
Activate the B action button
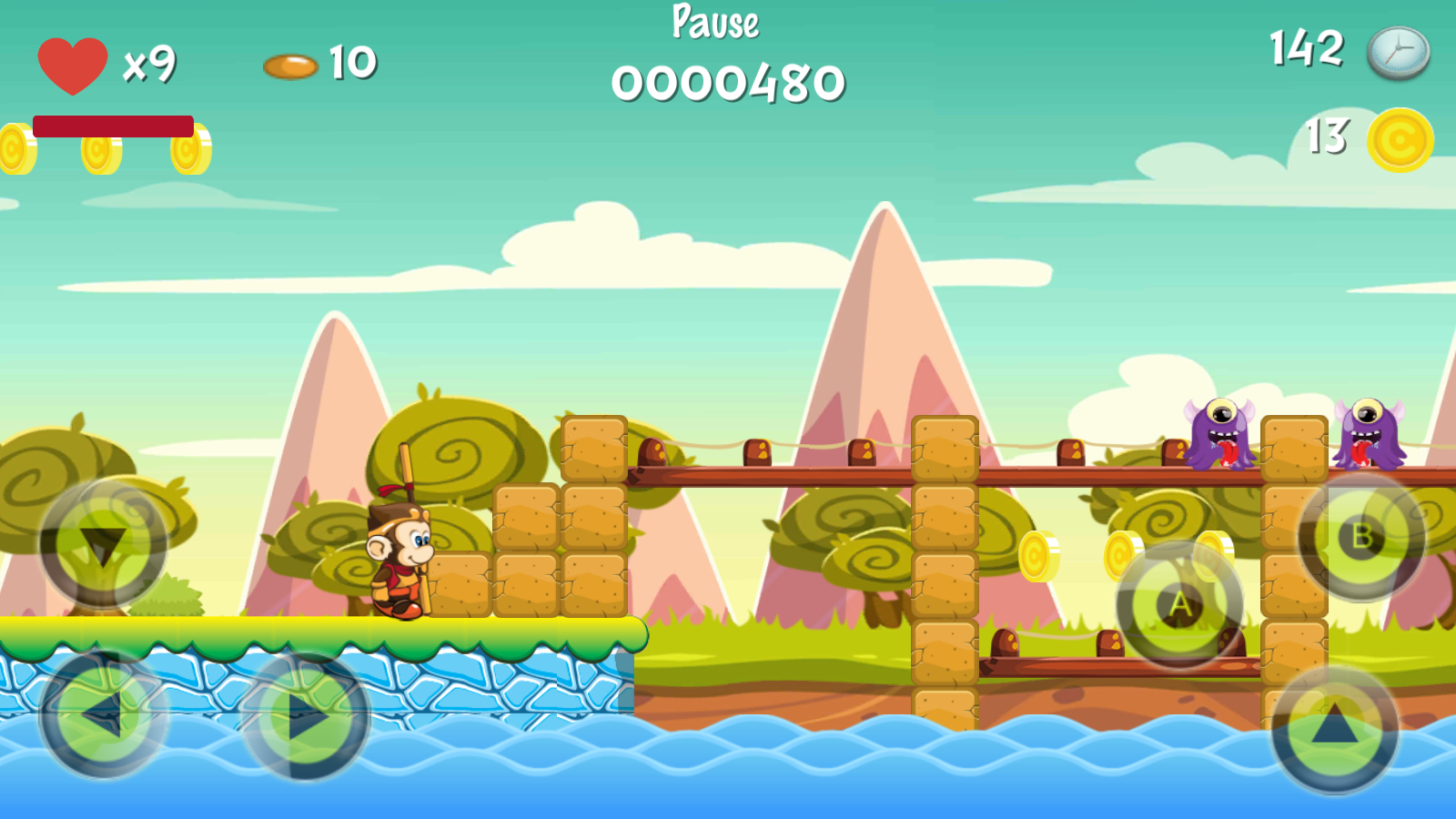click(1361, 537)
